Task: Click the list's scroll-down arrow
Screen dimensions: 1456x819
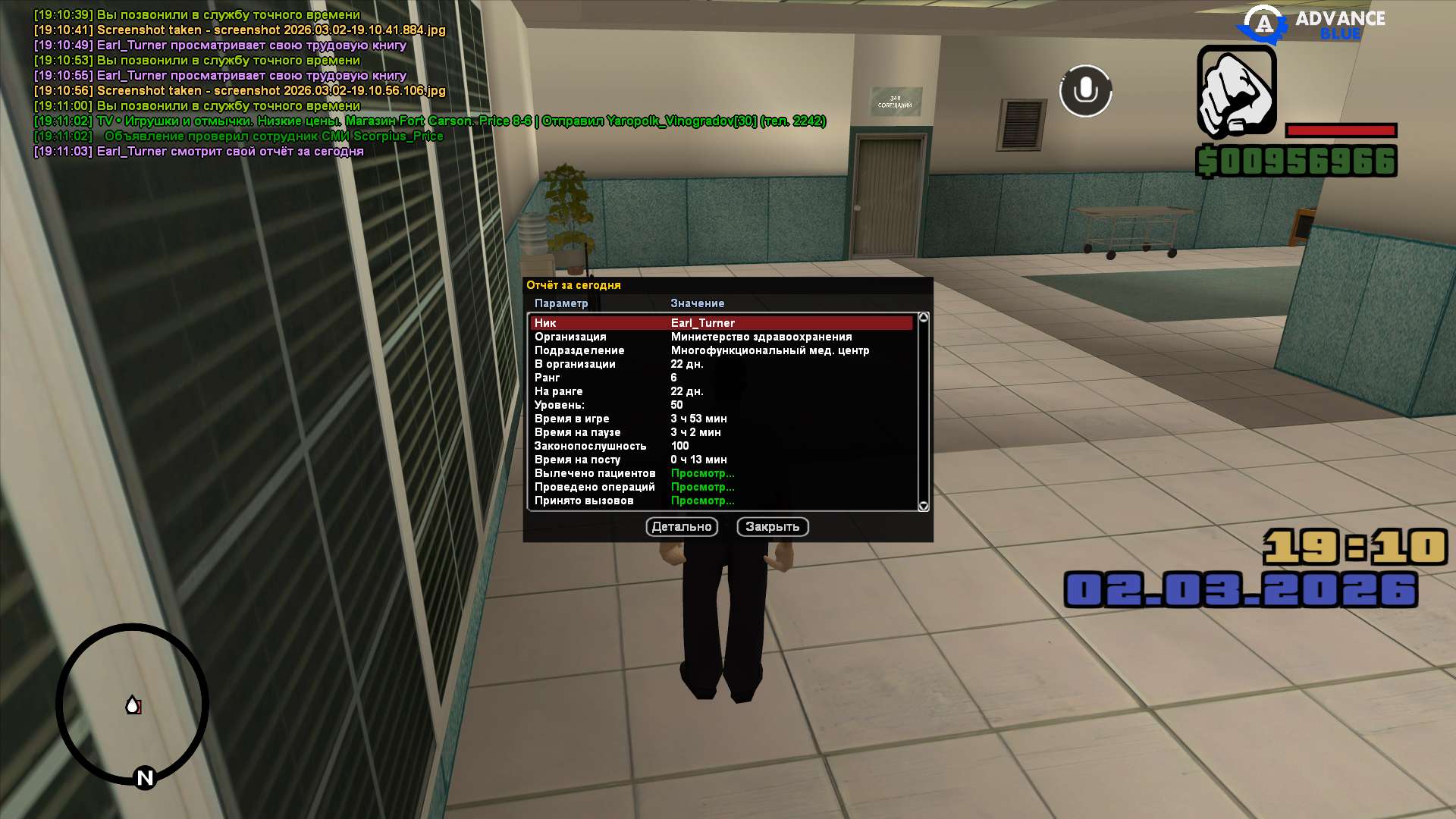Action: click(923, 506)
